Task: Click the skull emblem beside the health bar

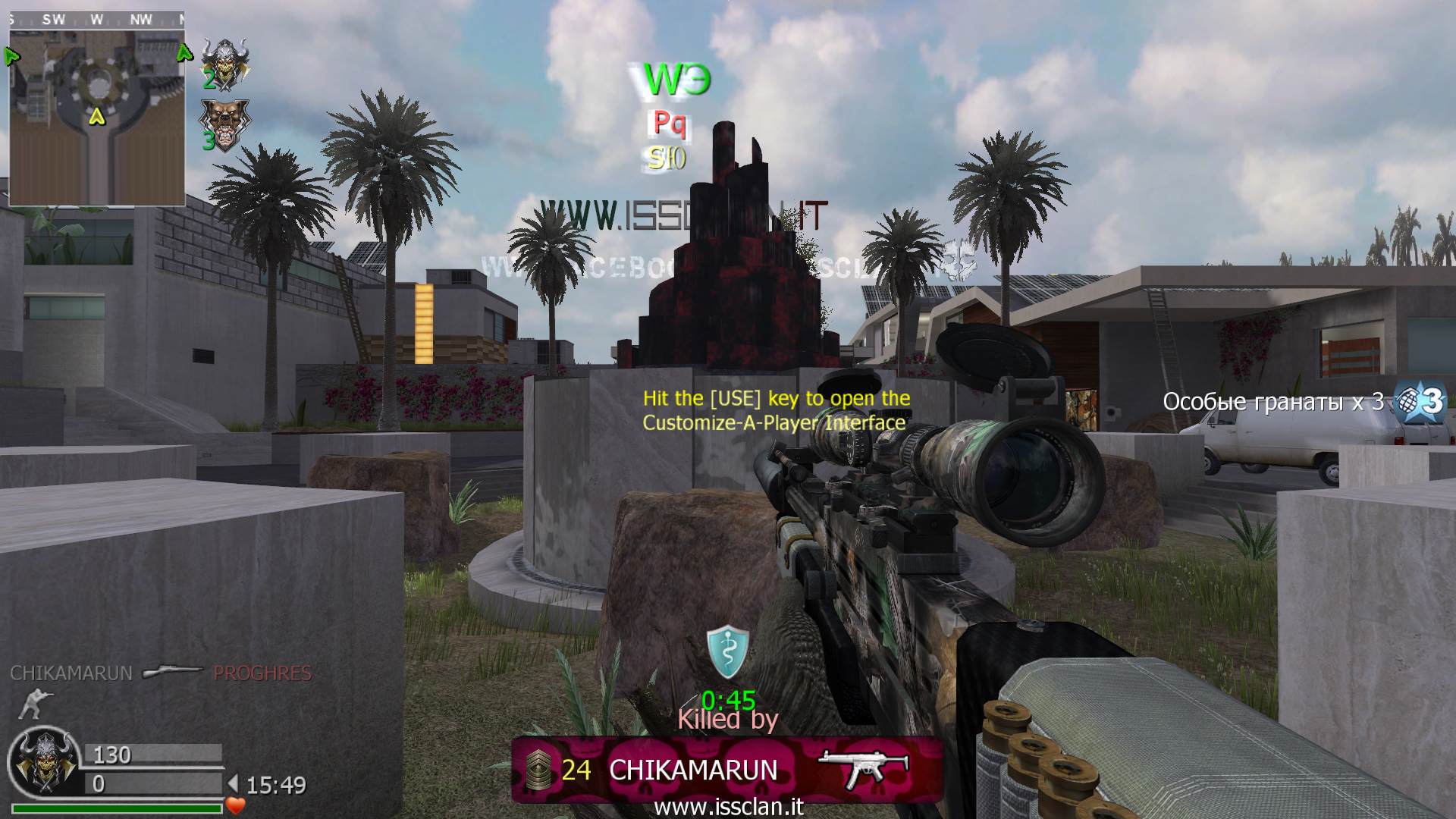Action: pyautogui.click(x=43, y=762)
